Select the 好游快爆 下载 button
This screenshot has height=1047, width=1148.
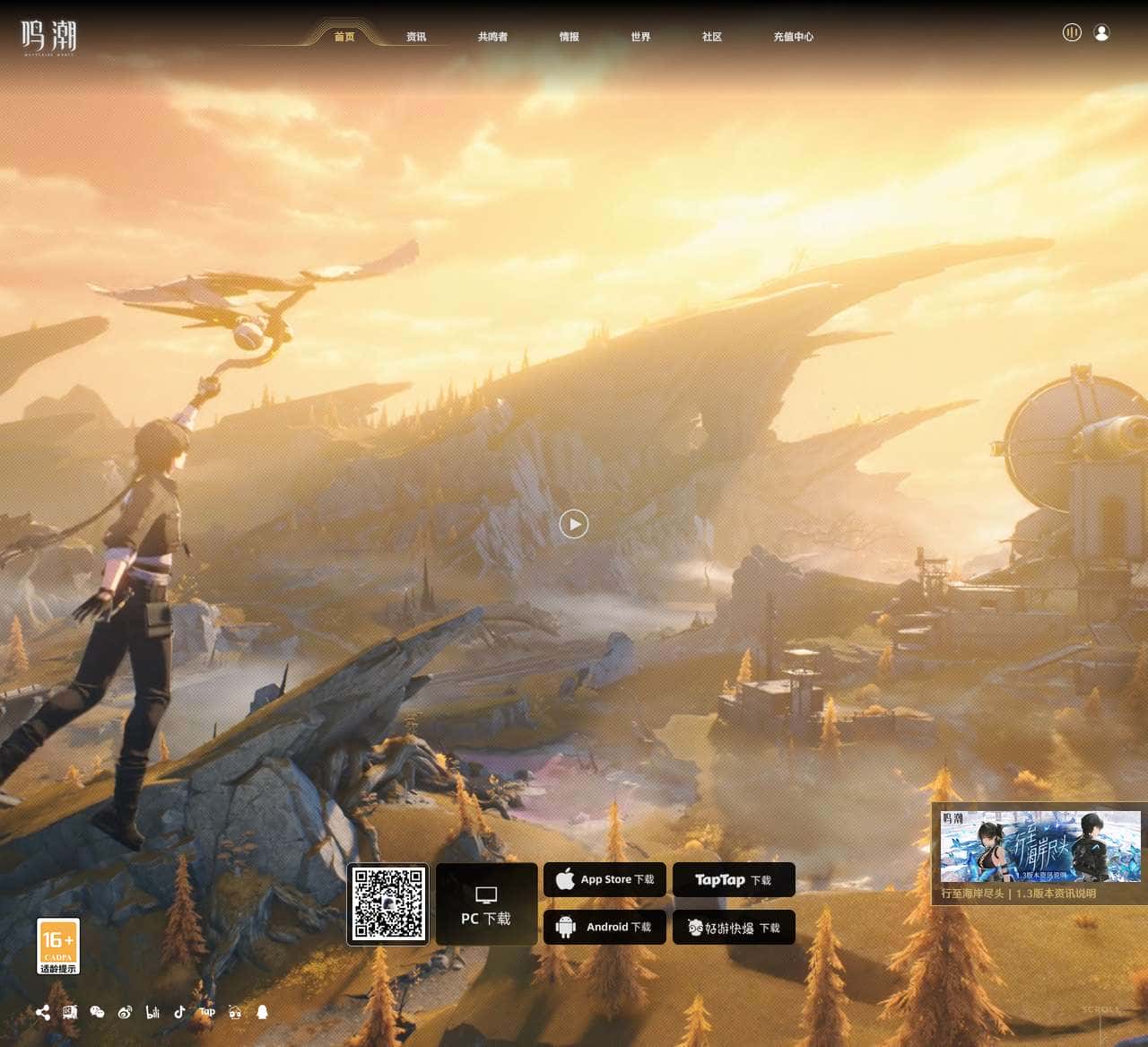tap(734, 928)
